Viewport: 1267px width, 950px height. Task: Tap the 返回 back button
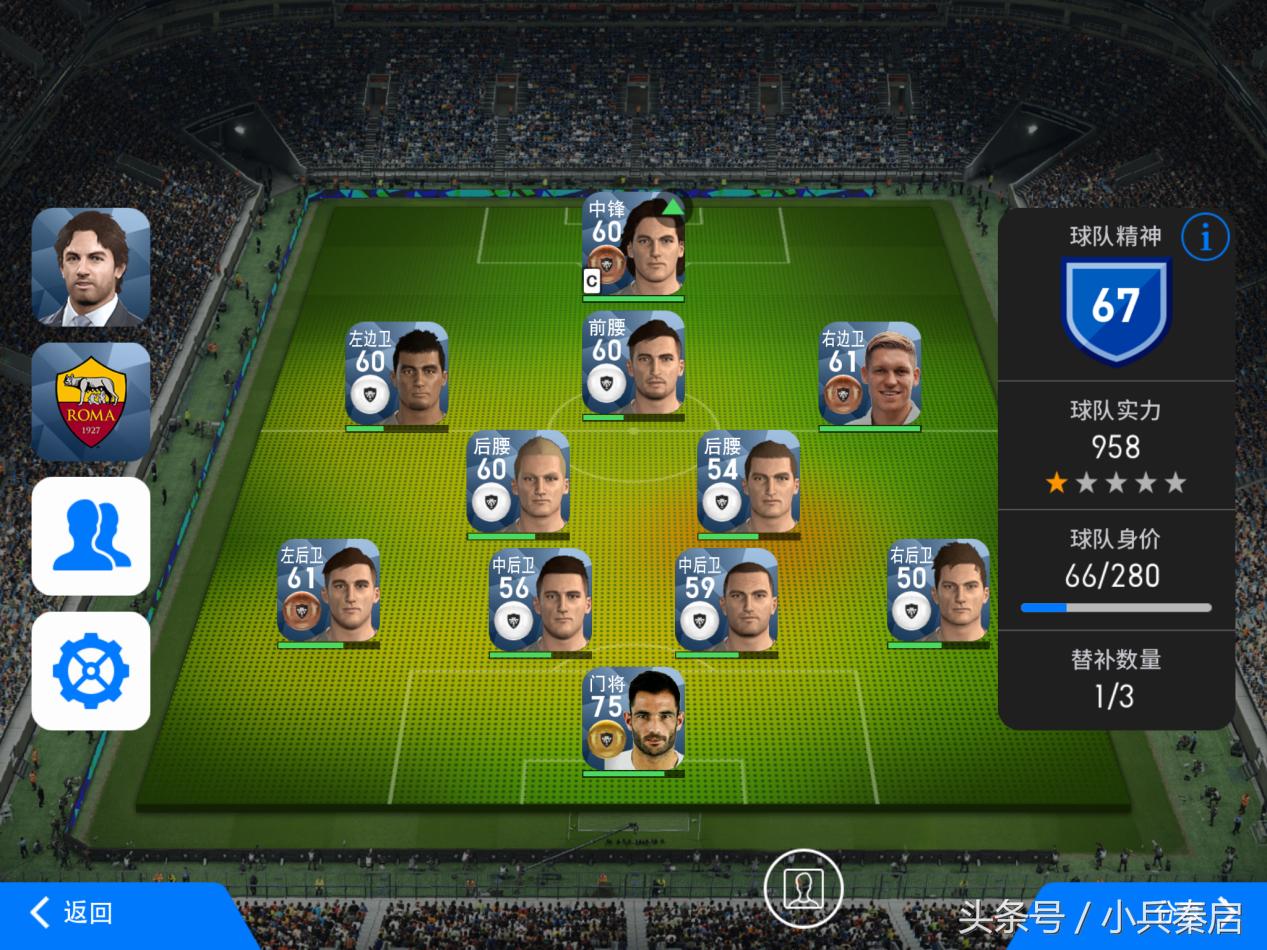pyautogui.click(x=72, y=912)
